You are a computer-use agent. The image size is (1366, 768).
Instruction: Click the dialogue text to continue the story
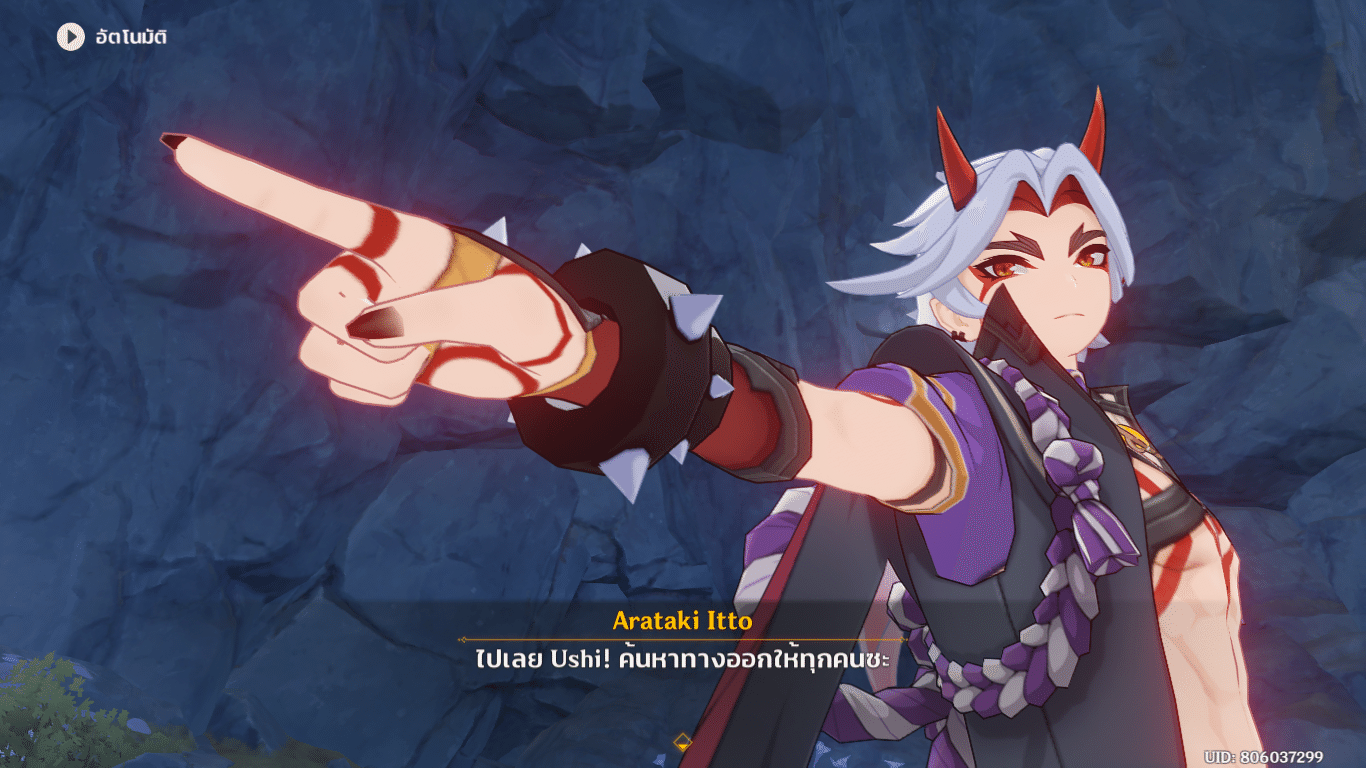682,659
